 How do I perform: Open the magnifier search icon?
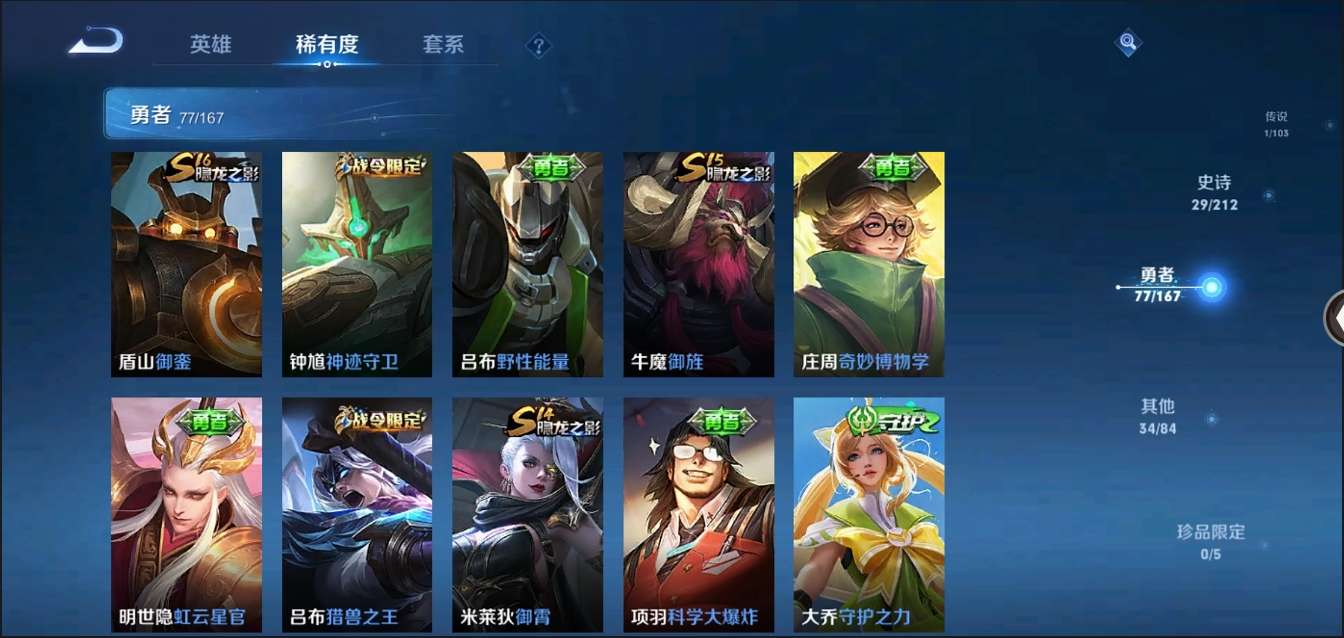(1128, 42)
